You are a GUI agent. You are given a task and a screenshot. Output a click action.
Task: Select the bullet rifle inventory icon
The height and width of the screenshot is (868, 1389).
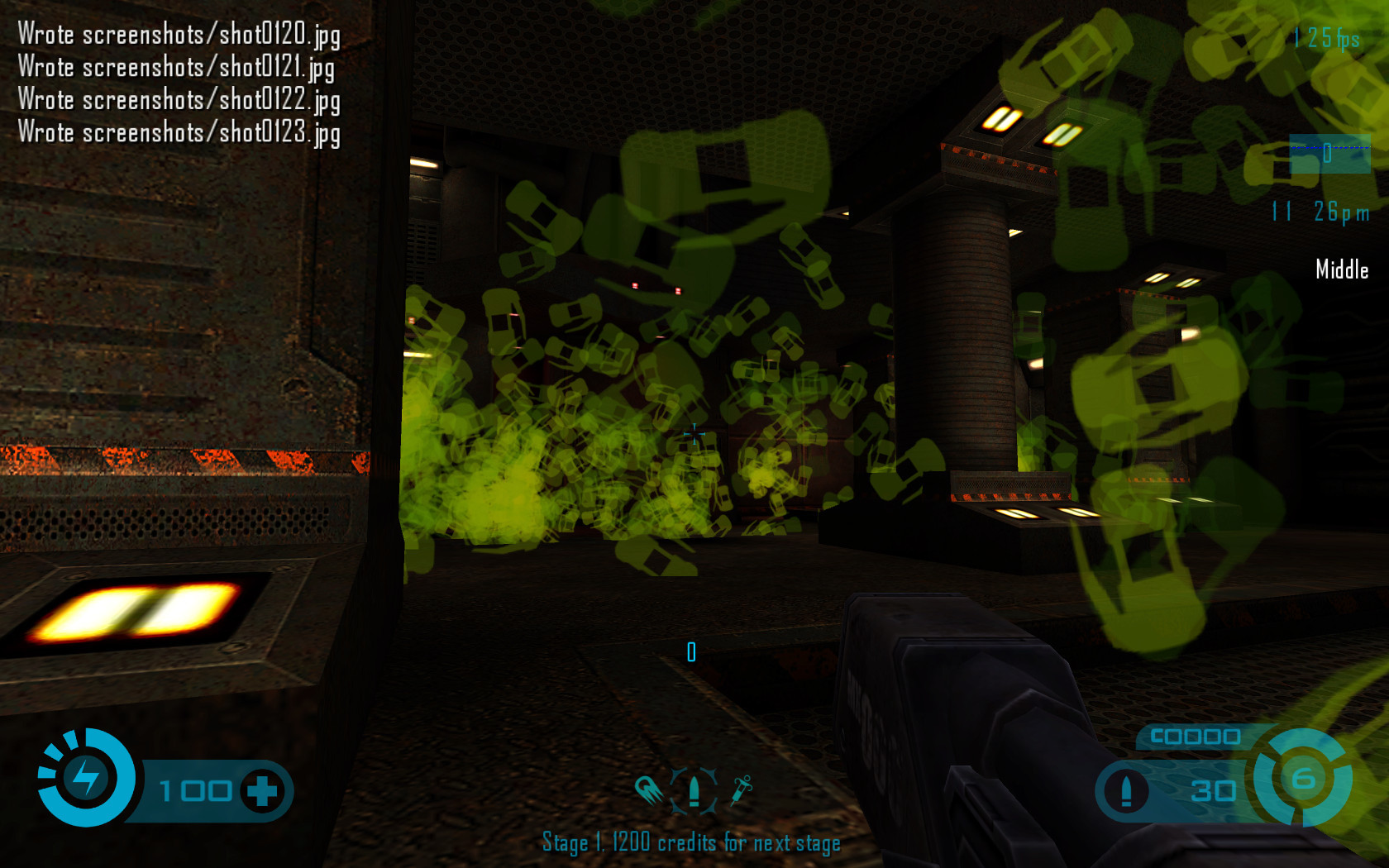(x=694, y=791)
